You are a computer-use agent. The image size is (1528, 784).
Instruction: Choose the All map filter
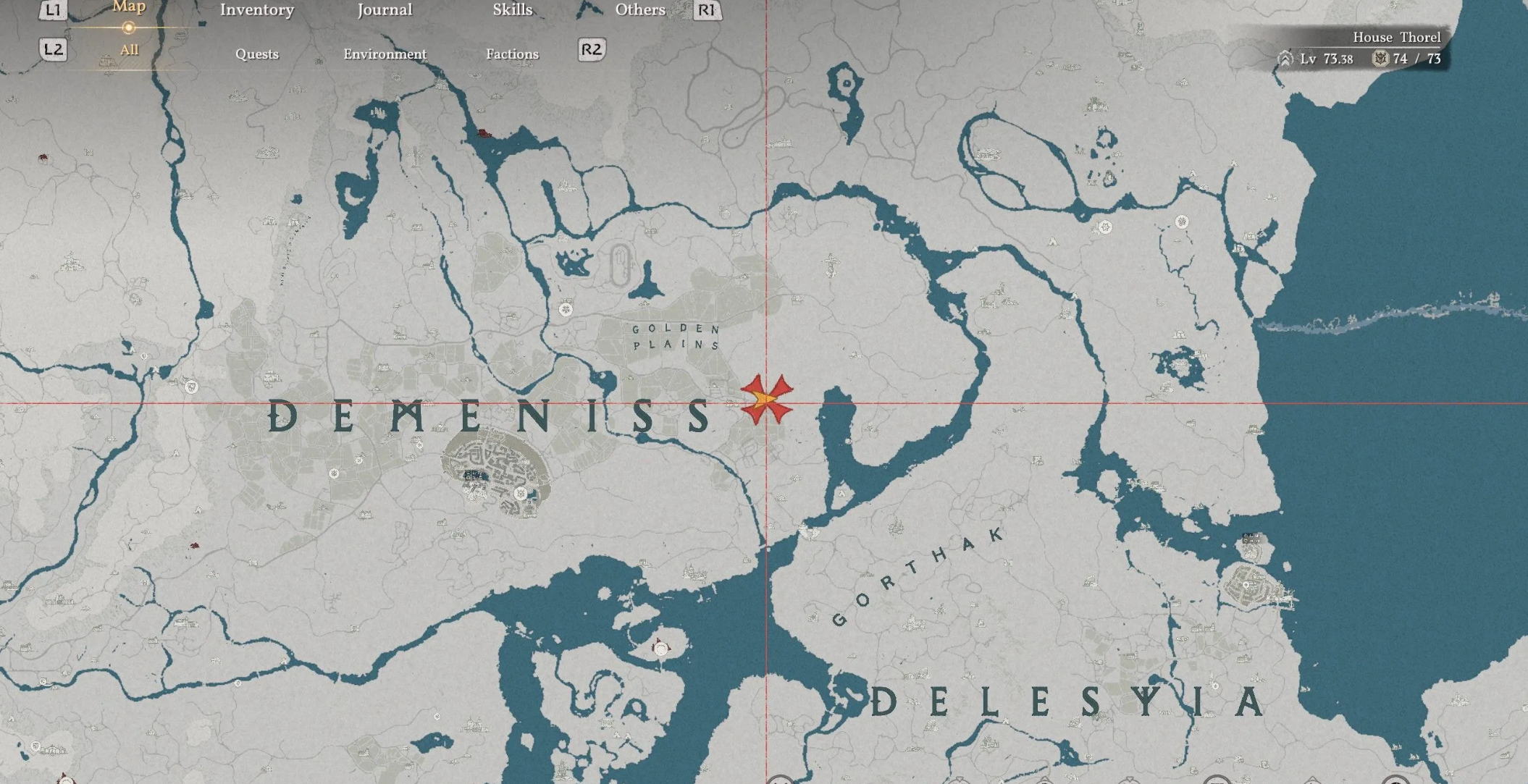[x=129, y=50]
